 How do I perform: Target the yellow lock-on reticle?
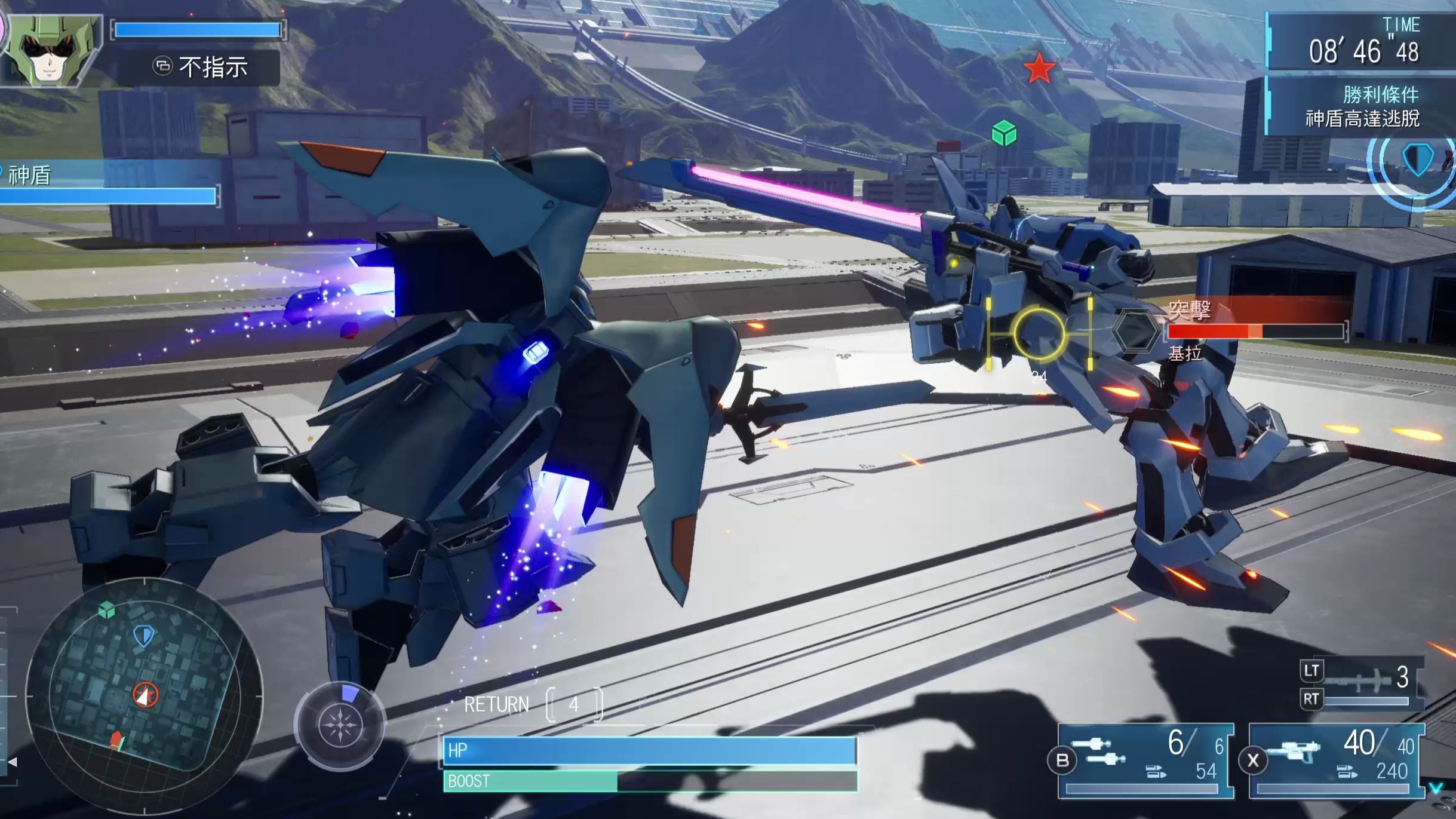tap(1039, 333)
